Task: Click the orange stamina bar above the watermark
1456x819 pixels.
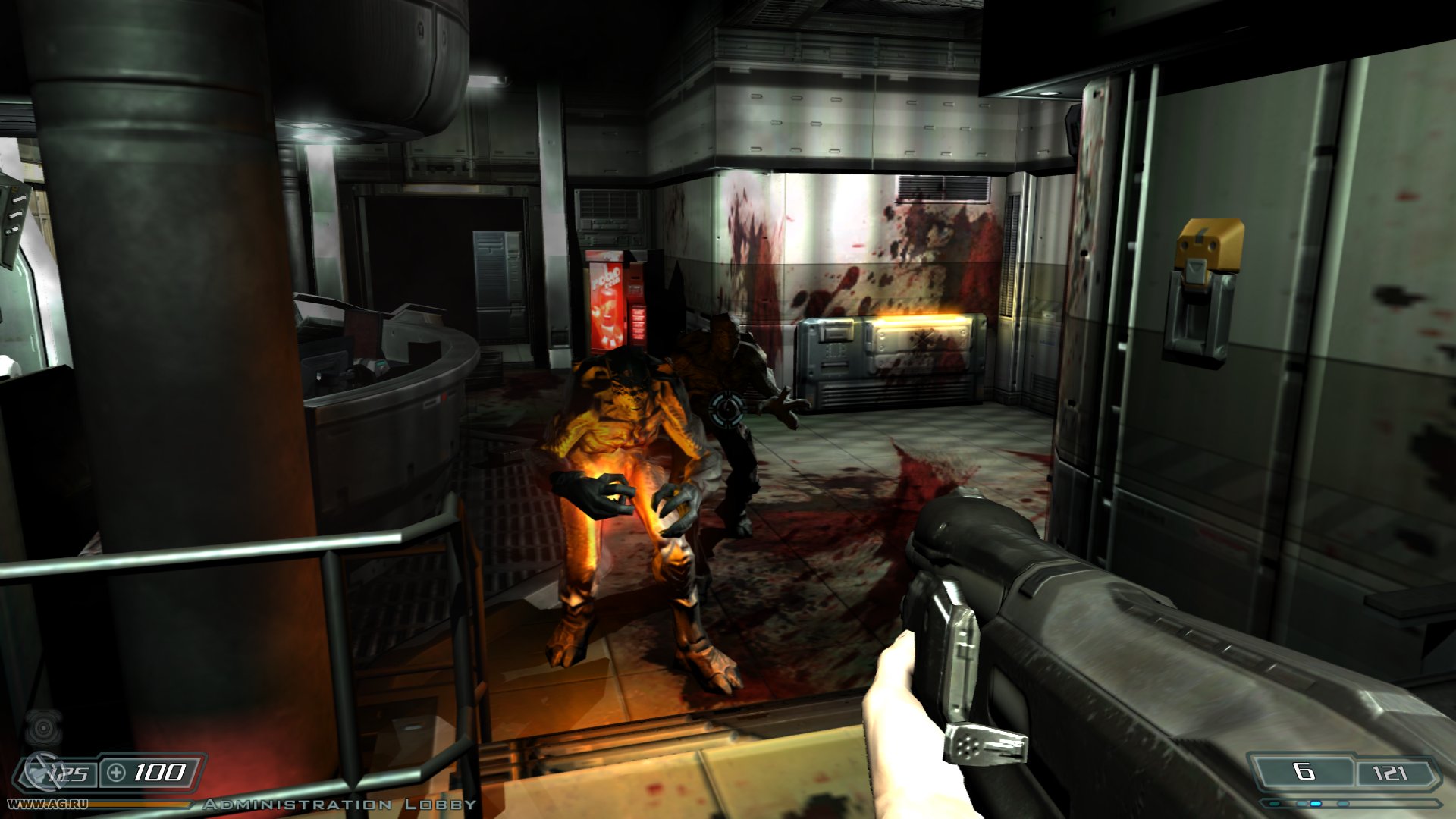Action: pyautogui.click(x=142, y=804)
